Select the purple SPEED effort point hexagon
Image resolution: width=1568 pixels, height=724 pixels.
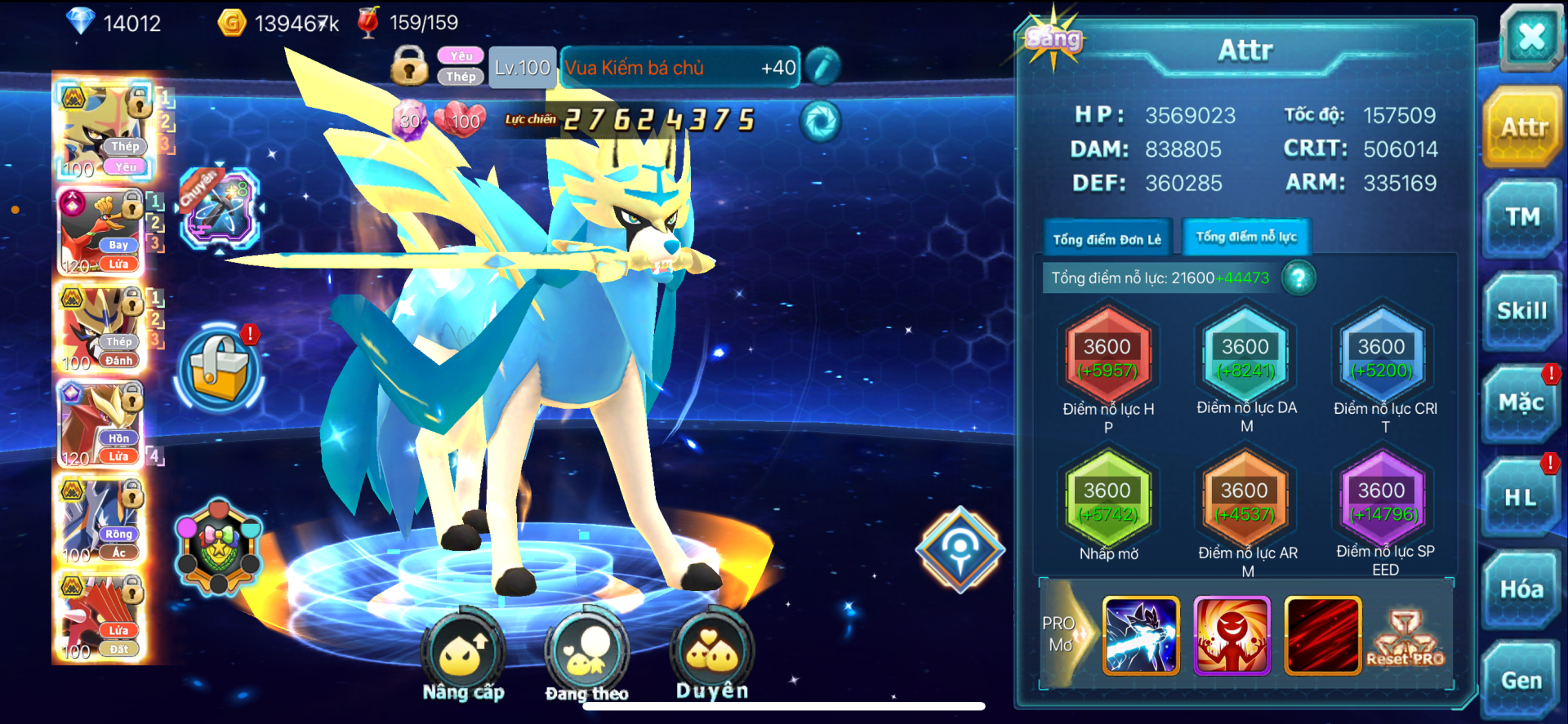tap(1383, 501)
